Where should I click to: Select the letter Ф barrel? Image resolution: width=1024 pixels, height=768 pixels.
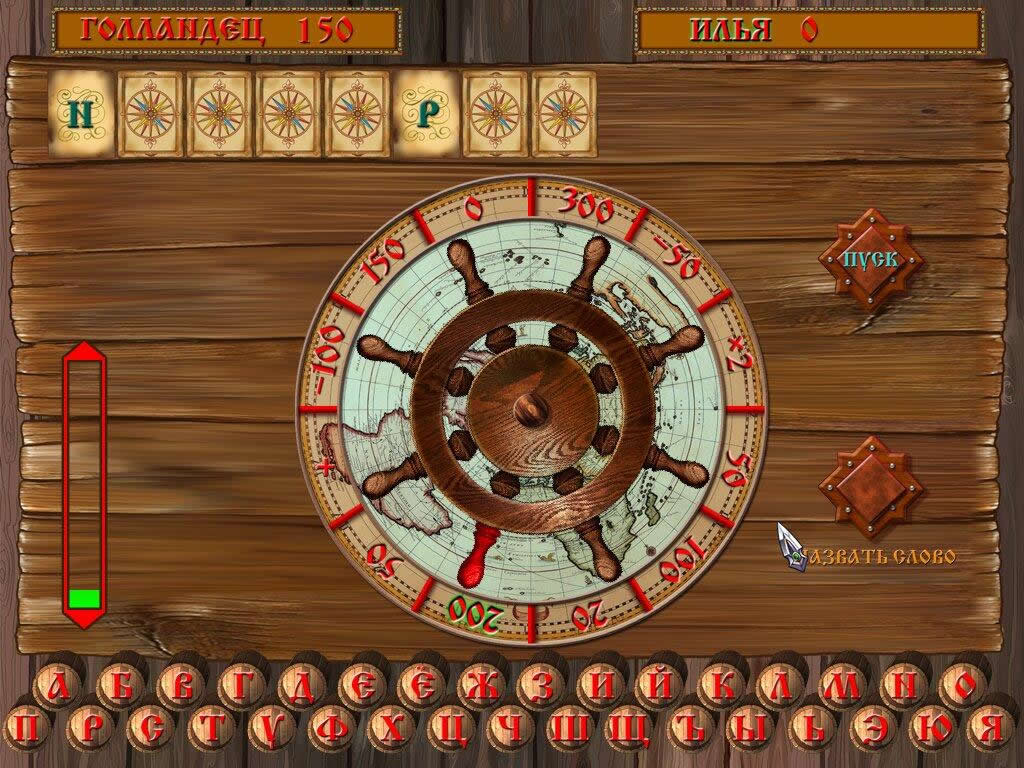[332, 728]
